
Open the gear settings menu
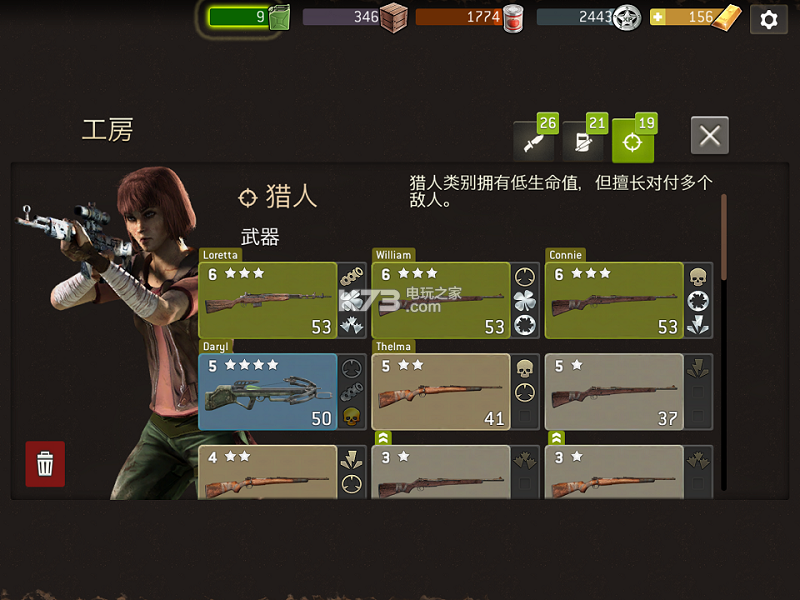pos(768,19)
